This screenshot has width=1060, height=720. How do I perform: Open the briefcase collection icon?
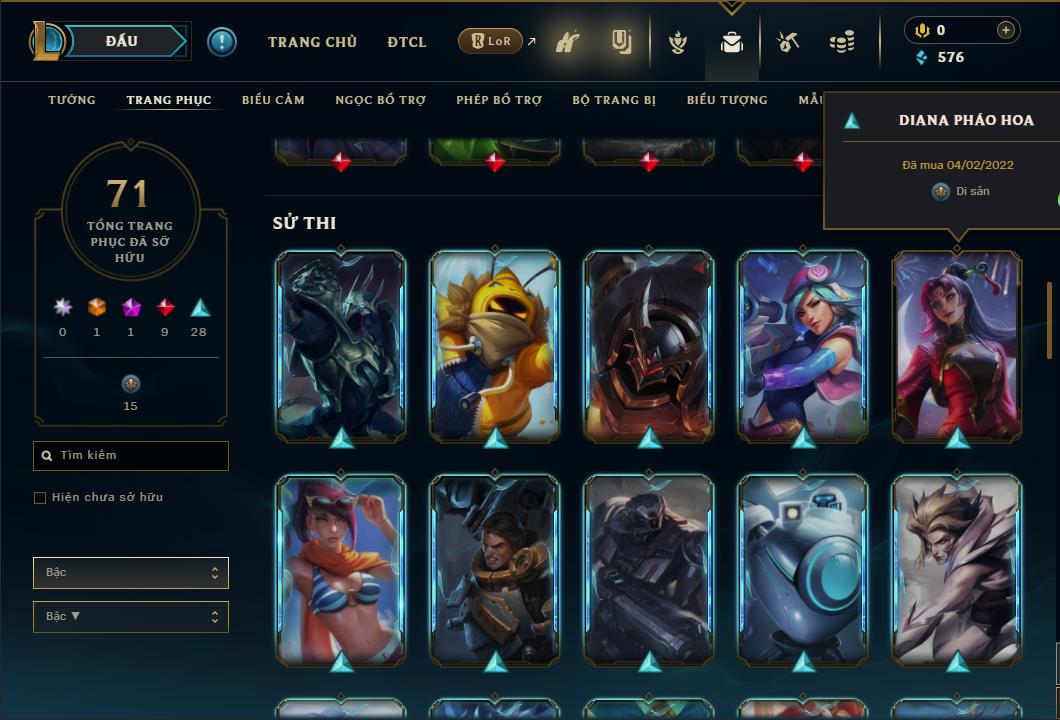(x=732, y=43)
